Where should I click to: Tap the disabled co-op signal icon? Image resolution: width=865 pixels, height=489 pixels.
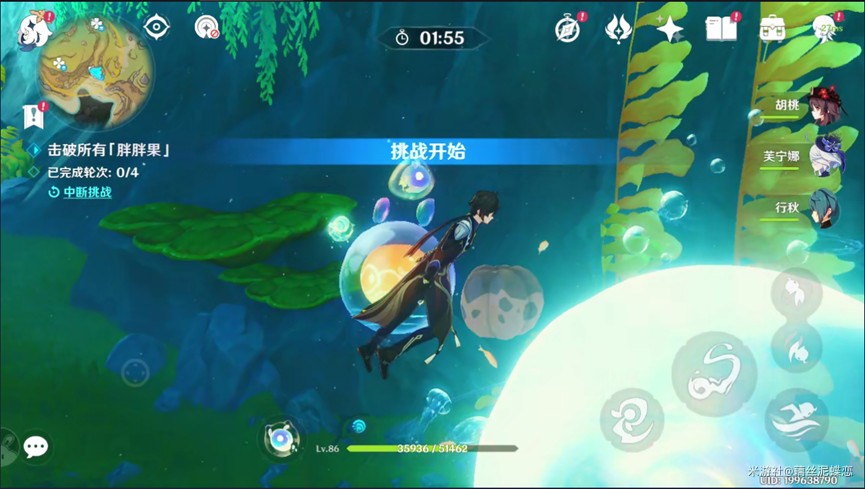[x=206, y=28]
